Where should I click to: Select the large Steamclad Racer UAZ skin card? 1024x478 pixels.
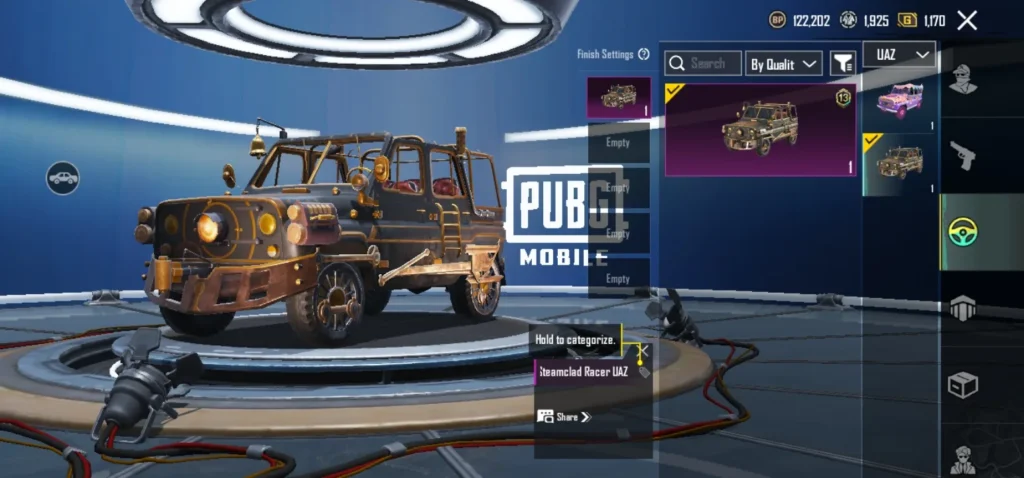(760, 129)
